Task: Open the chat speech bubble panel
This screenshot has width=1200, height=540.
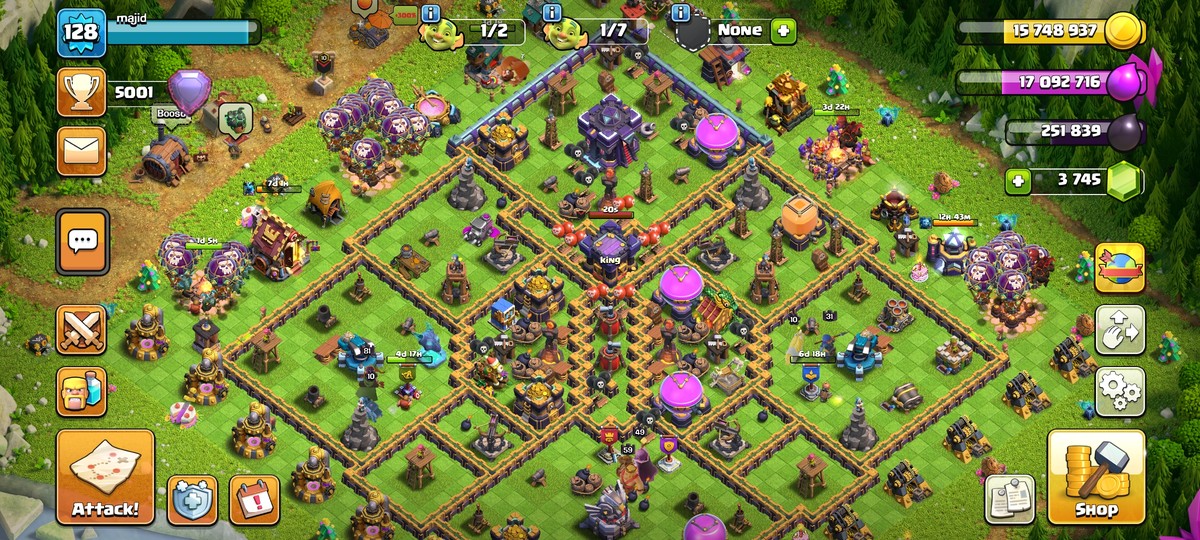Action: (x=82, y=241)
